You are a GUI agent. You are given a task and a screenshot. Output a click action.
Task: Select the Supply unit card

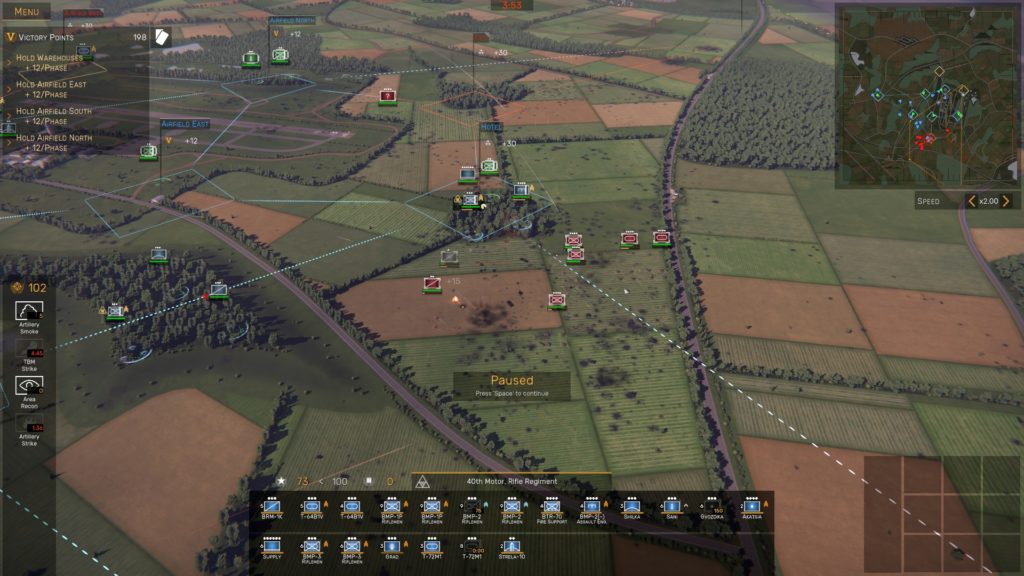271,548
